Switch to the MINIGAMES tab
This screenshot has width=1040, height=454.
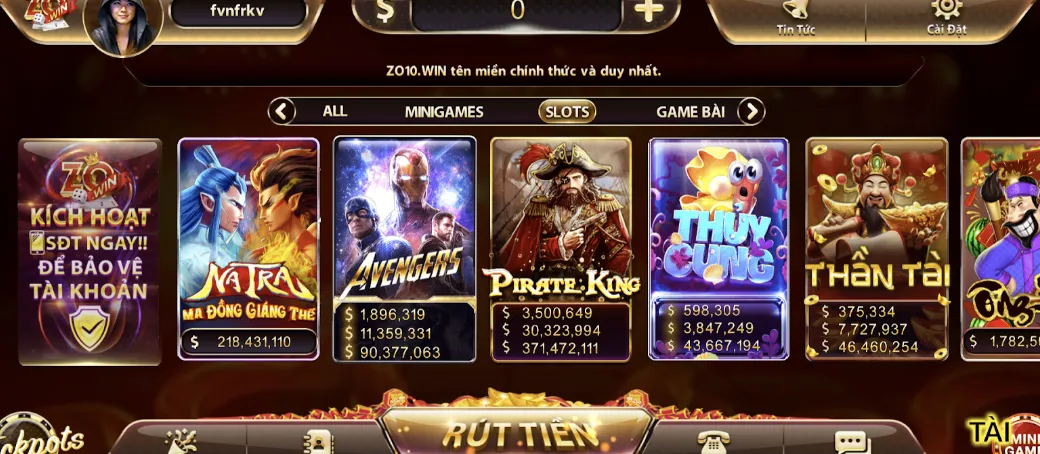[444, 112]
